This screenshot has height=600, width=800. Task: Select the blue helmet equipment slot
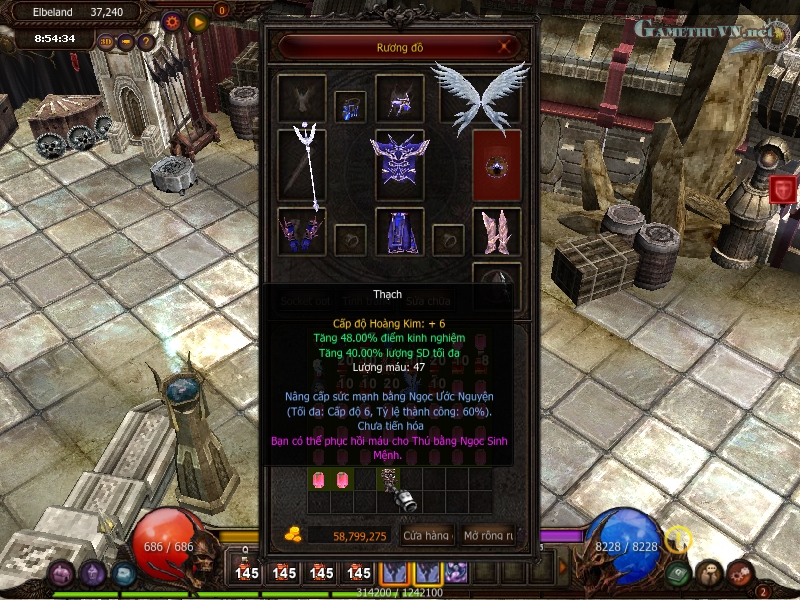tap(400, 99)
